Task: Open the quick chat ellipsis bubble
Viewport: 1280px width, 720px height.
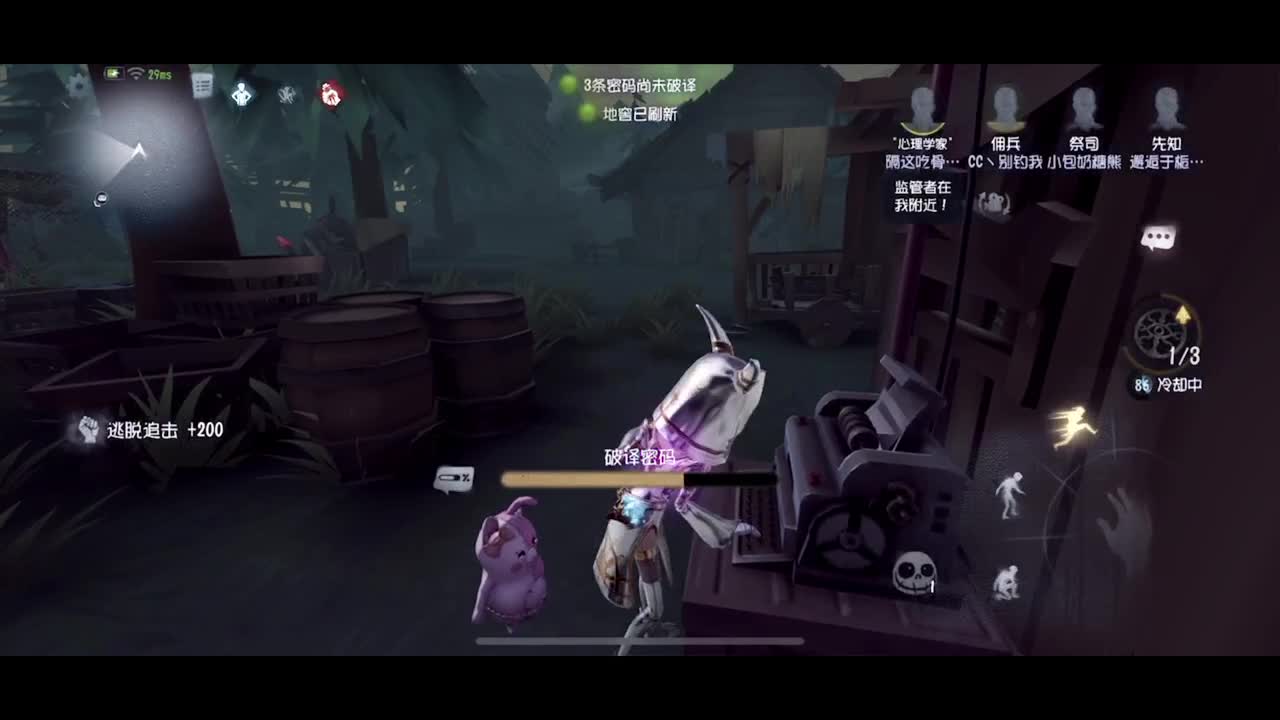Action: click(1157, 236)
